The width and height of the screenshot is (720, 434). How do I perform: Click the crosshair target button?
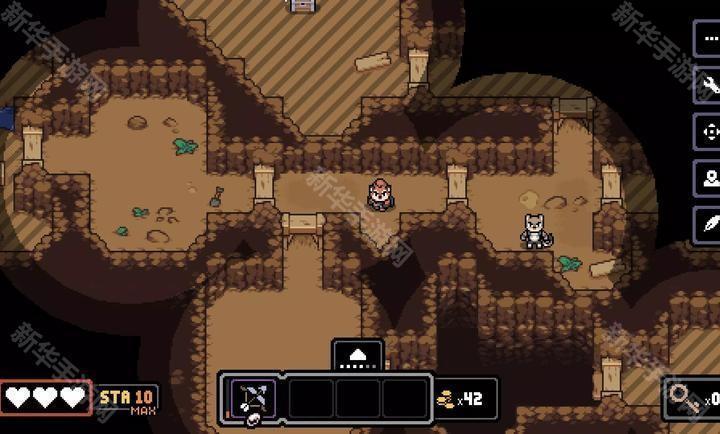pos(709,131)
